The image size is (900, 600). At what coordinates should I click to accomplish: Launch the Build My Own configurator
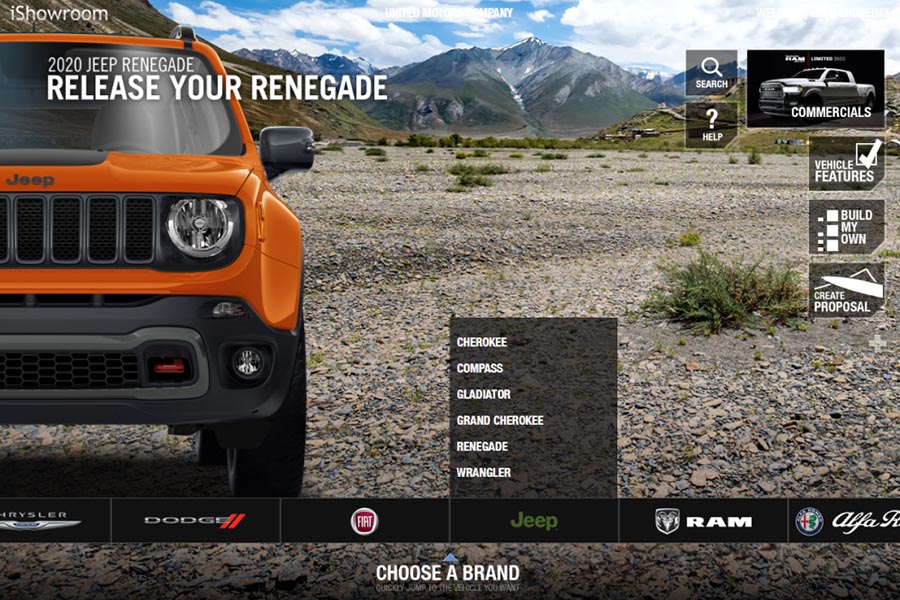pyautogui.click(x=846, y=226)
